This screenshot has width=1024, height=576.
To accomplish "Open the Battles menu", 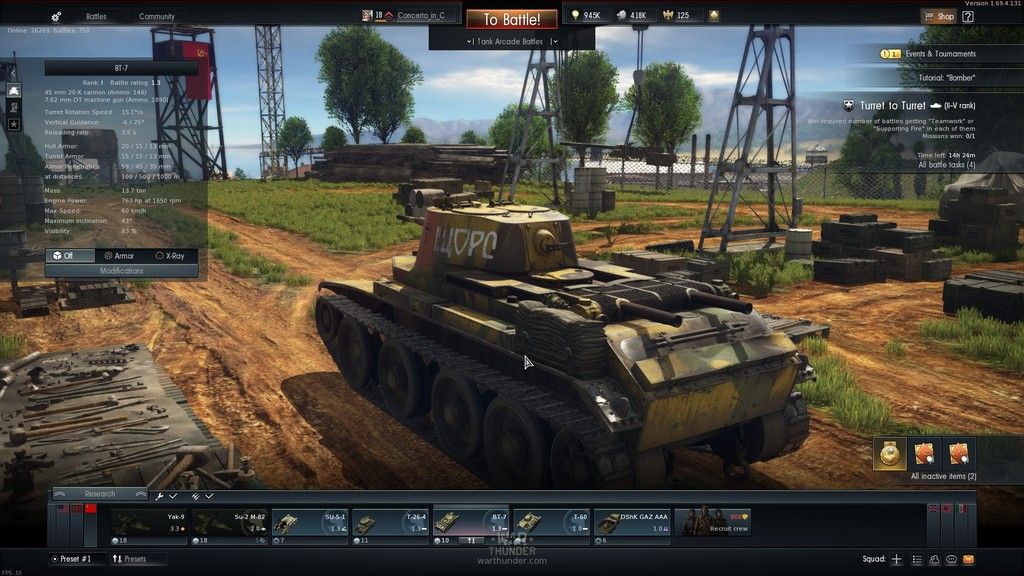I will [x=96, y=17].
